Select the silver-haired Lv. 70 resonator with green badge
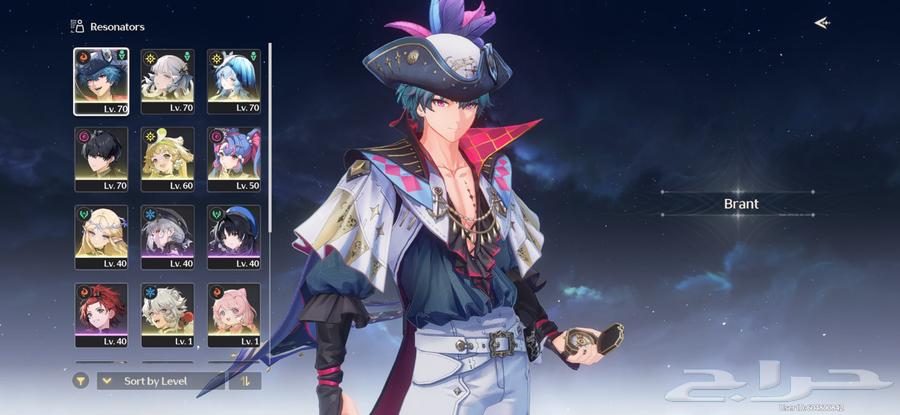 click(168, 80)
